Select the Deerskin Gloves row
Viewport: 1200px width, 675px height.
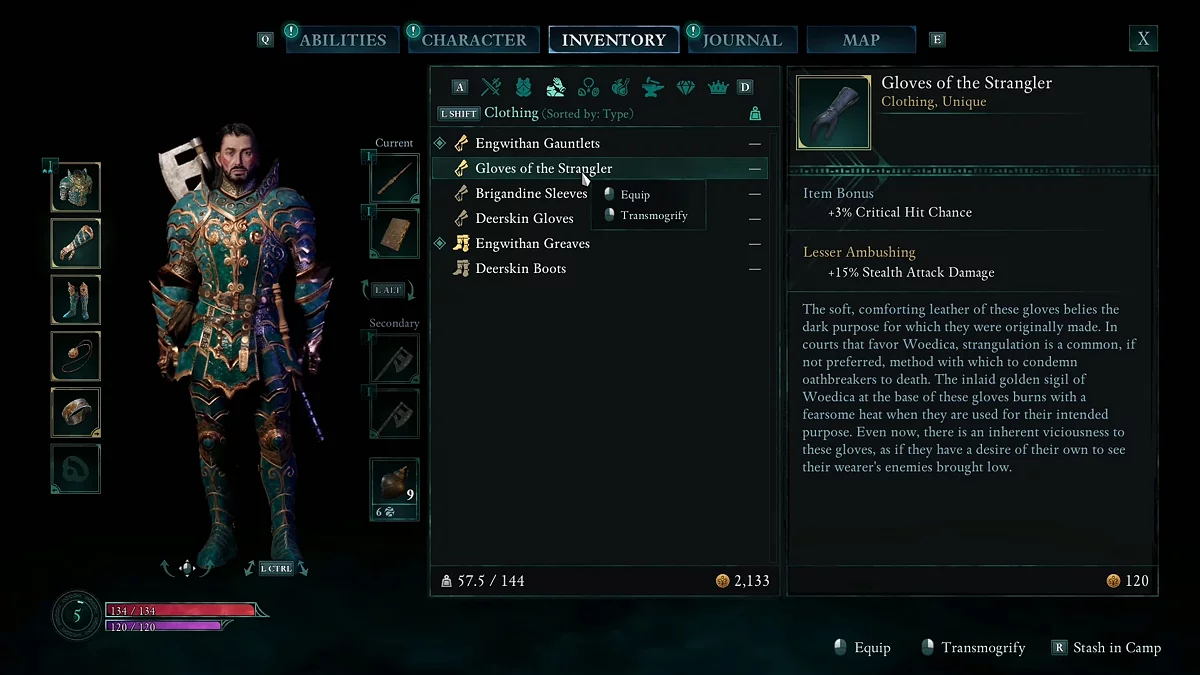point(524,219)
